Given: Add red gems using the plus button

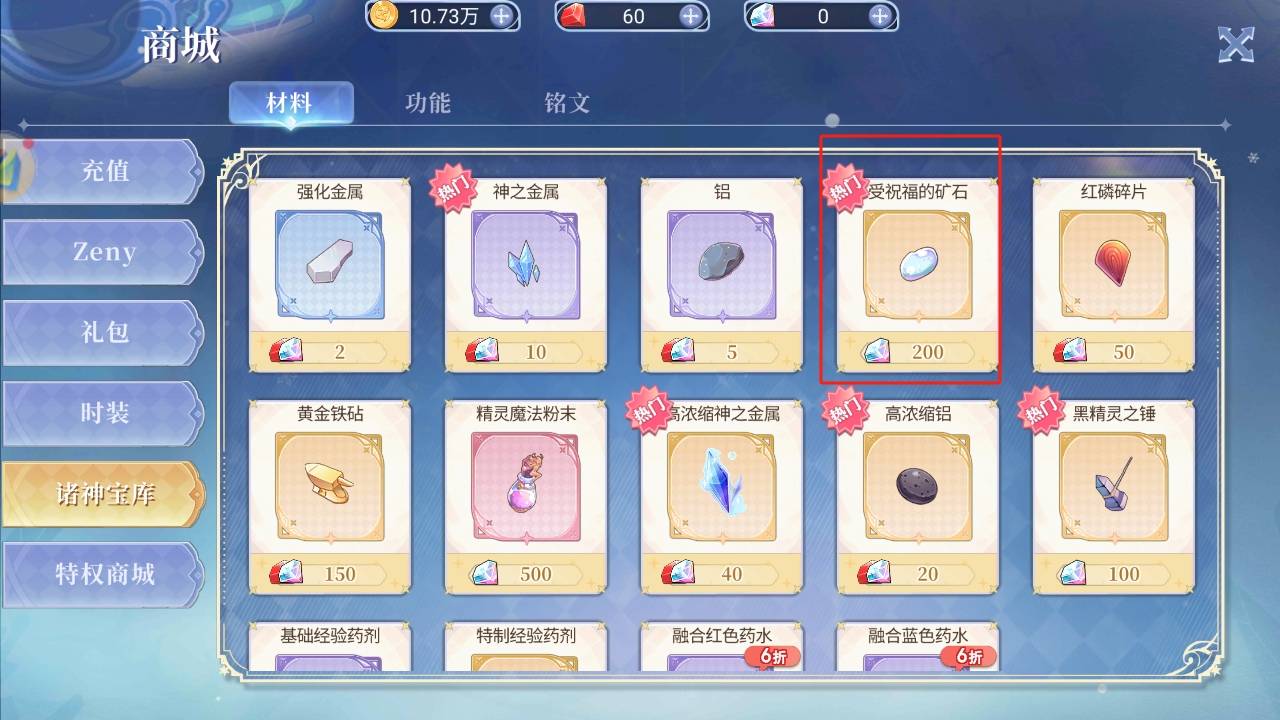Looking at the screenshot, I should pyautogui.click(x=690, y=16).
